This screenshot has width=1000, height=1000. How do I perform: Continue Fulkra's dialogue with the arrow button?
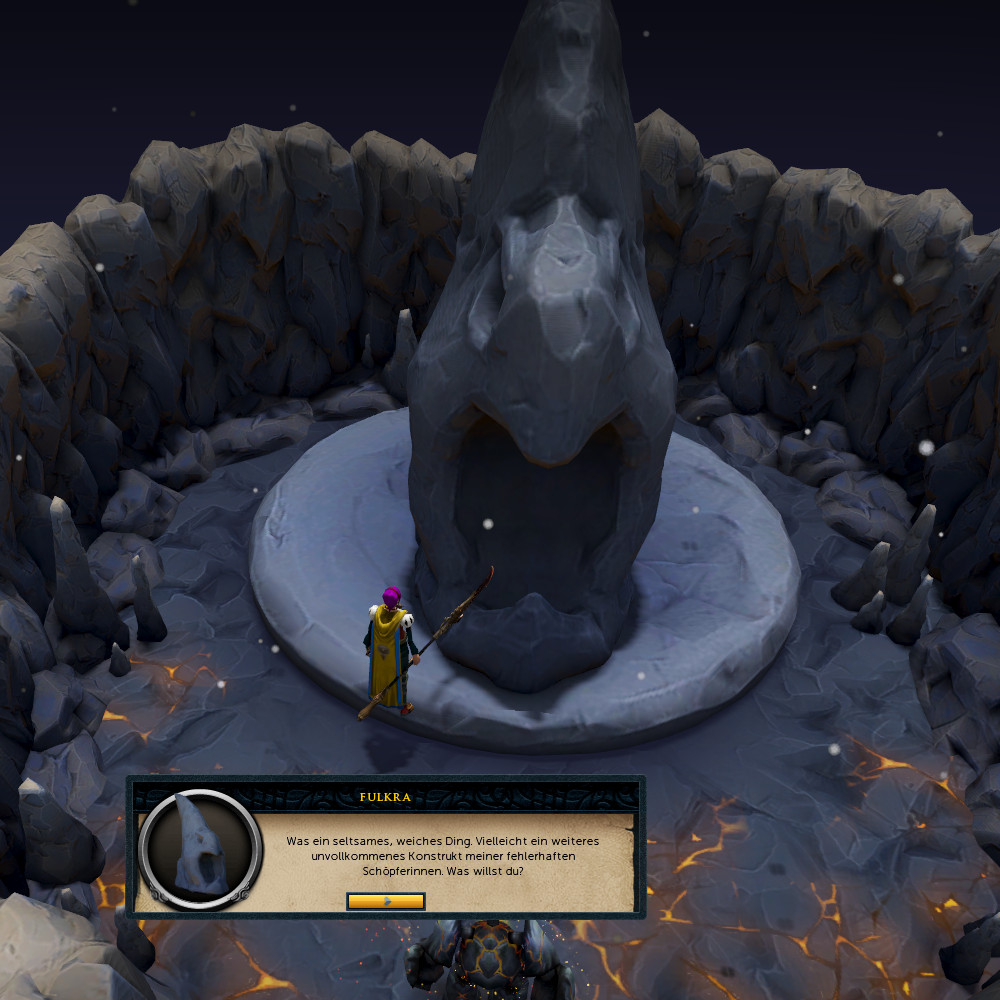point(386,901)
